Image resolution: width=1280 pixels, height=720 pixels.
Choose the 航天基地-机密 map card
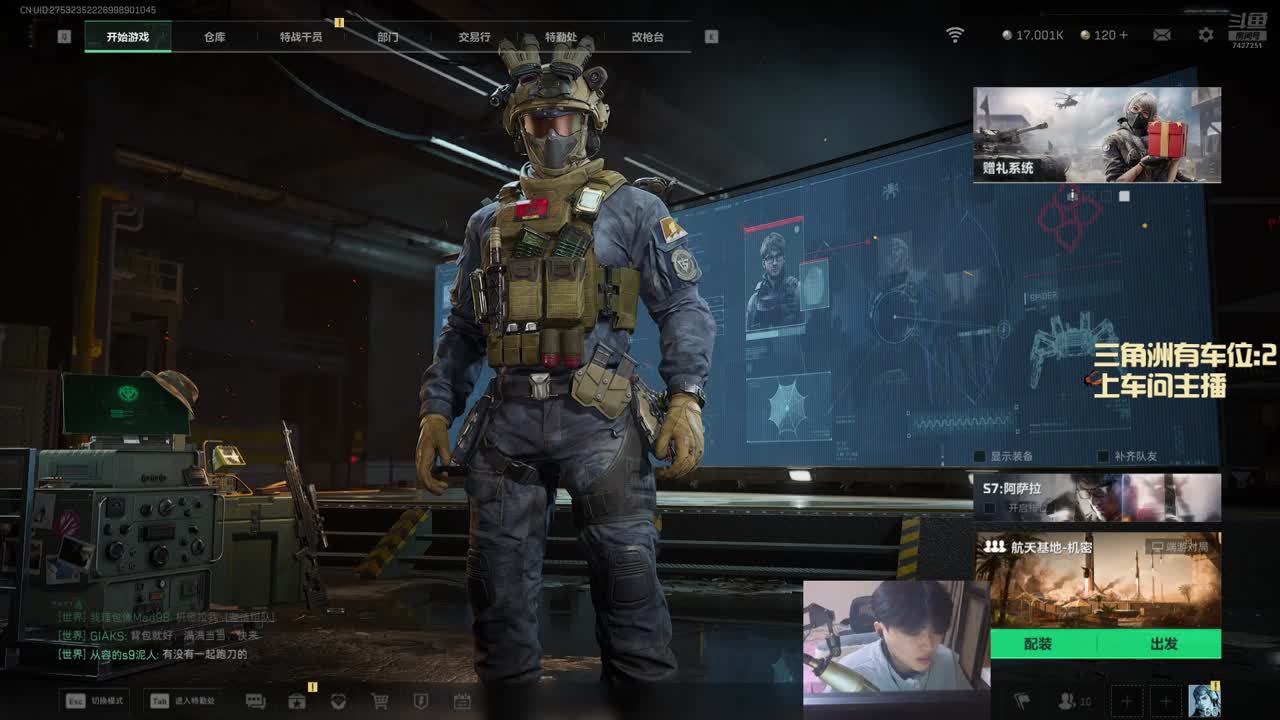(1097, 580)
